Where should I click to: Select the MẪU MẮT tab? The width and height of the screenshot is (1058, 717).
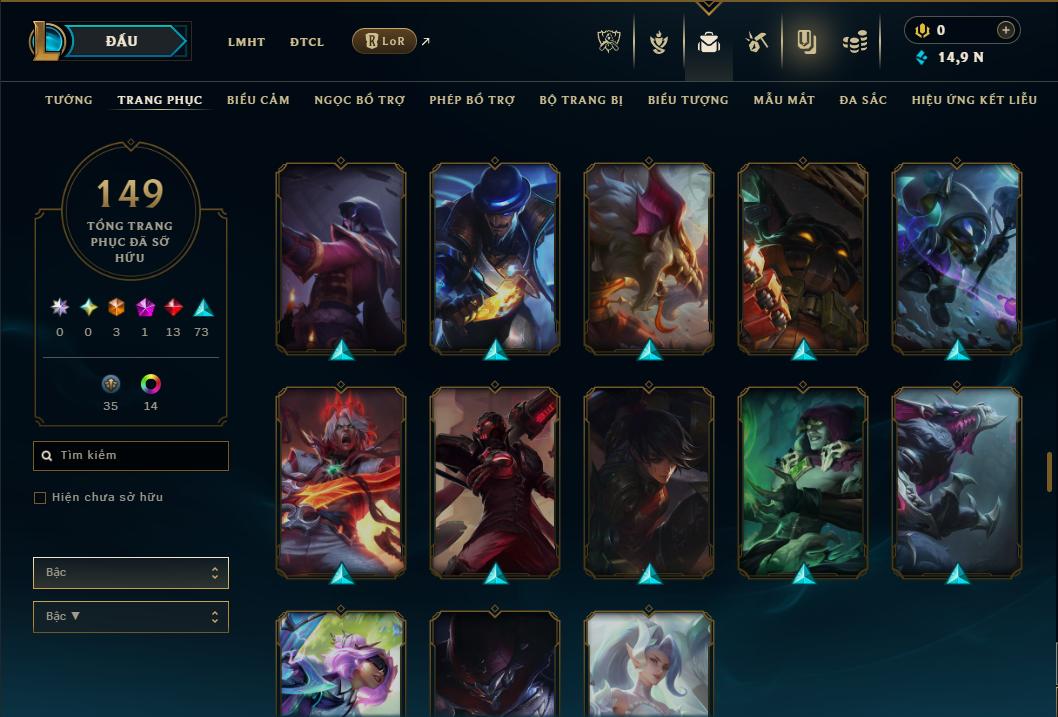(x=784, y=100)
